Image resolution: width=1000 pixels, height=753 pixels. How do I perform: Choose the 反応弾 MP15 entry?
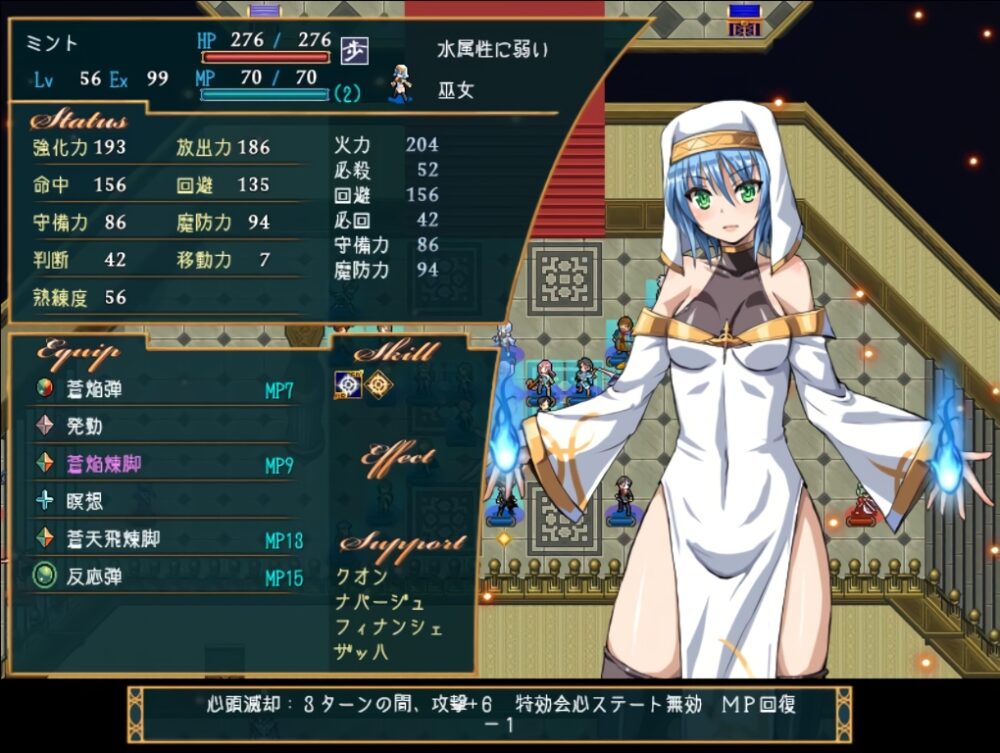94,577
